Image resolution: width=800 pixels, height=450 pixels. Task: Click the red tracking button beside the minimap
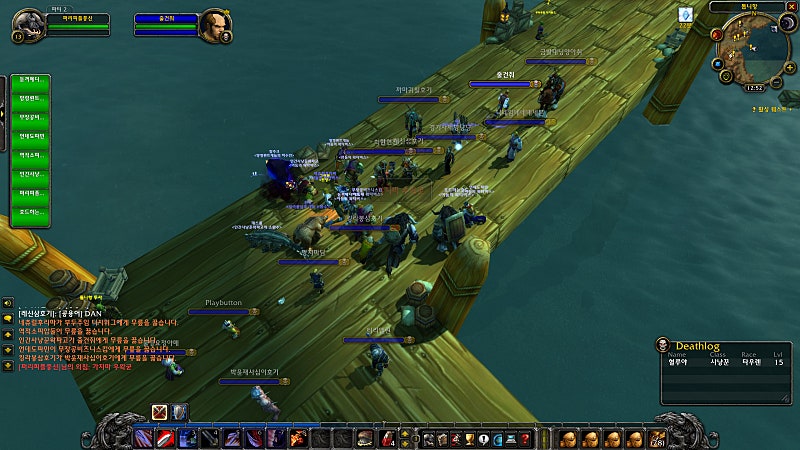click(x=717, y=34)
